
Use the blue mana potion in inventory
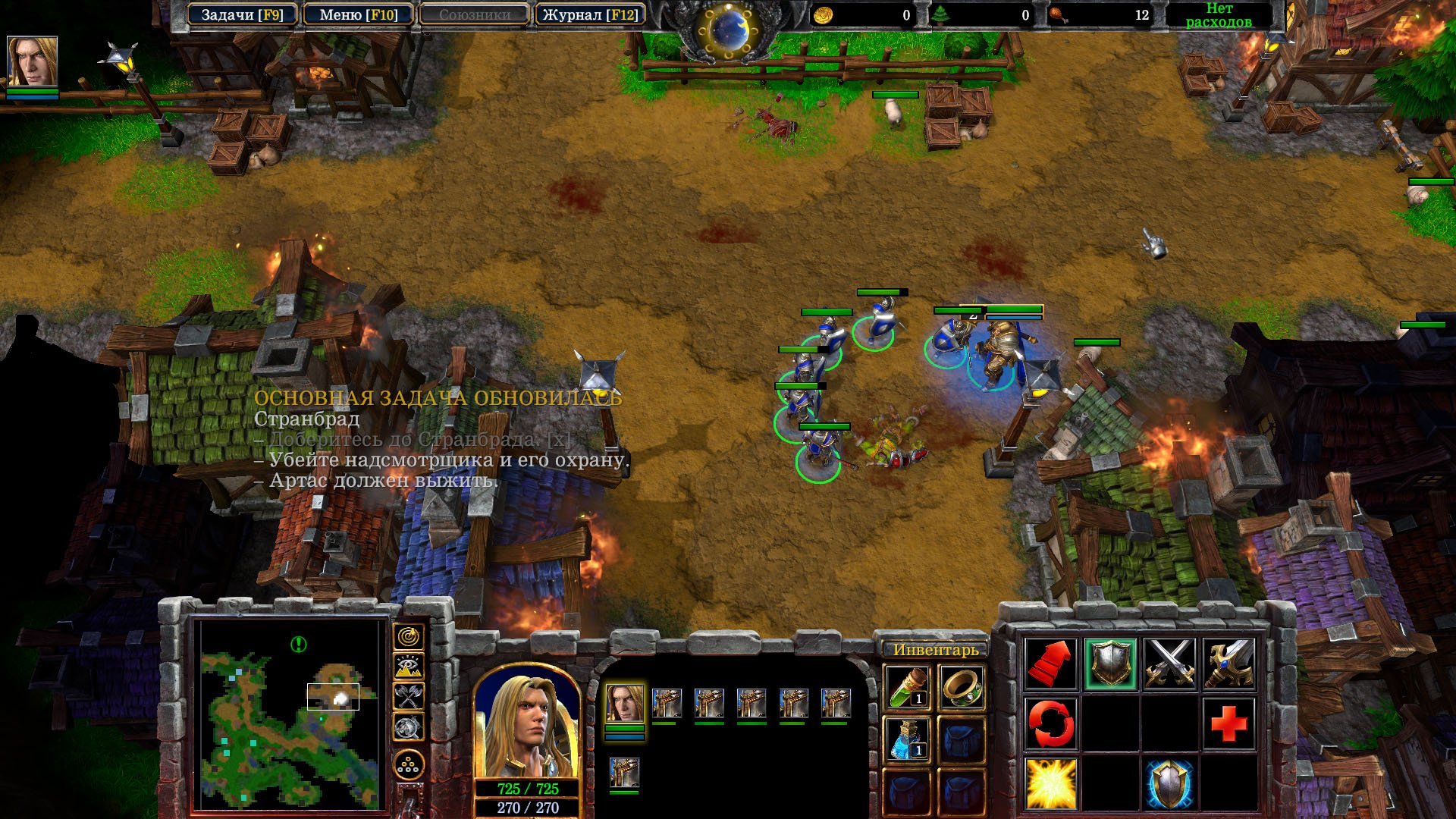click(x=907, y=739)
